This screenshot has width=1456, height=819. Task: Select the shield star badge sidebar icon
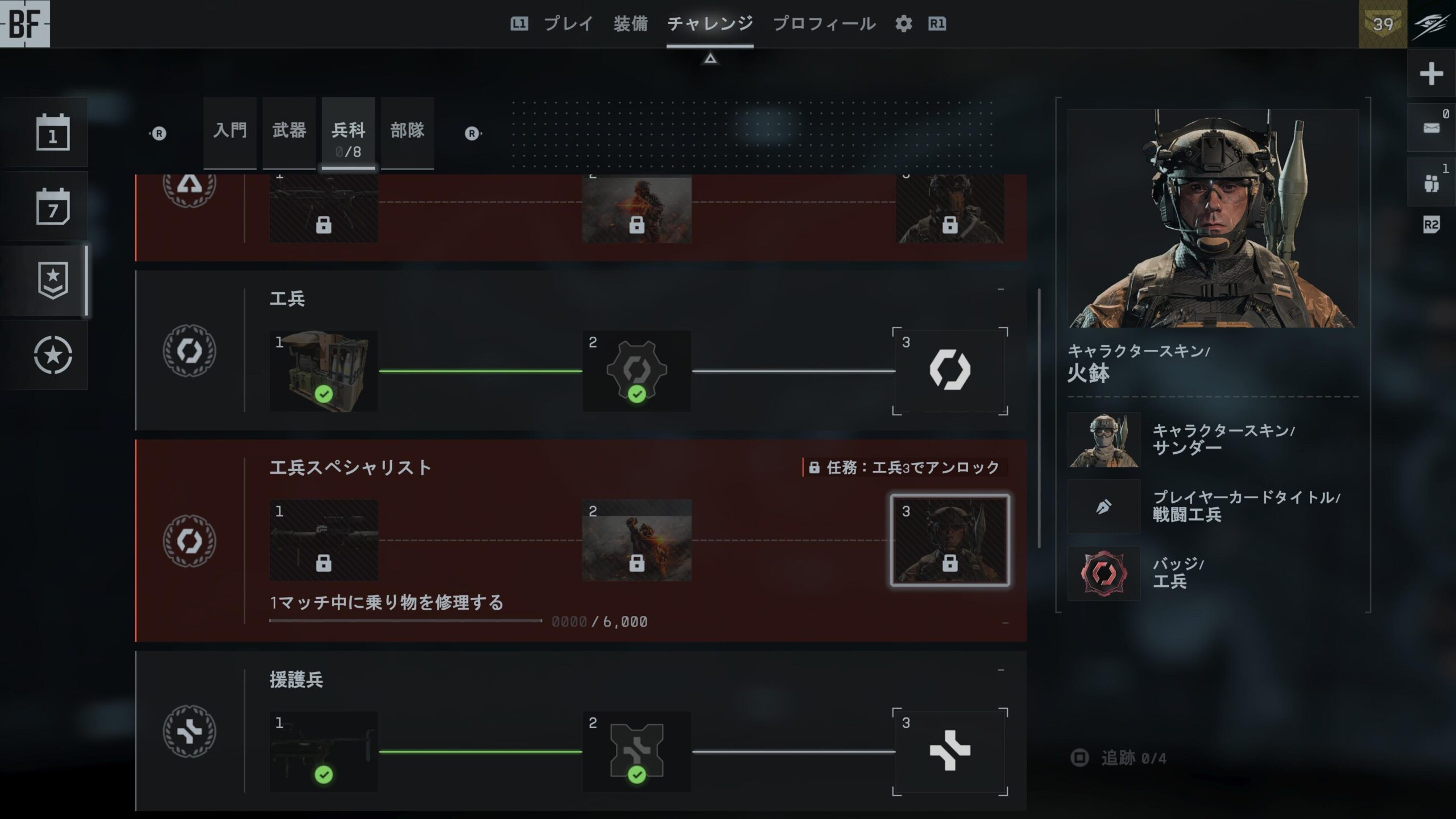(x=53, y=280)
